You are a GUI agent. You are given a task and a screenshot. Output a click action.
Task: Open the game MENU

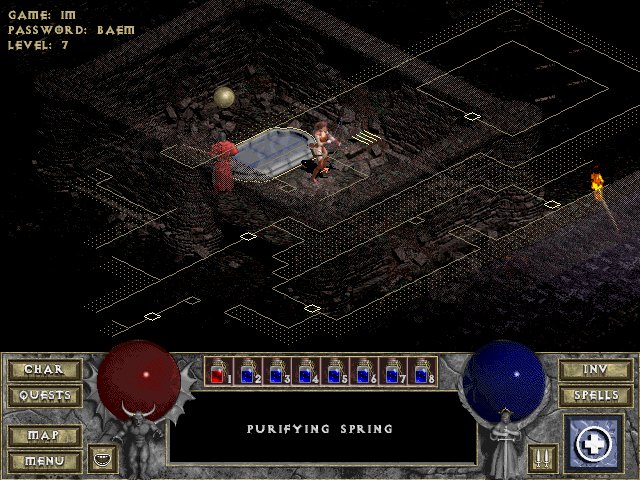[x=44, y=461]
